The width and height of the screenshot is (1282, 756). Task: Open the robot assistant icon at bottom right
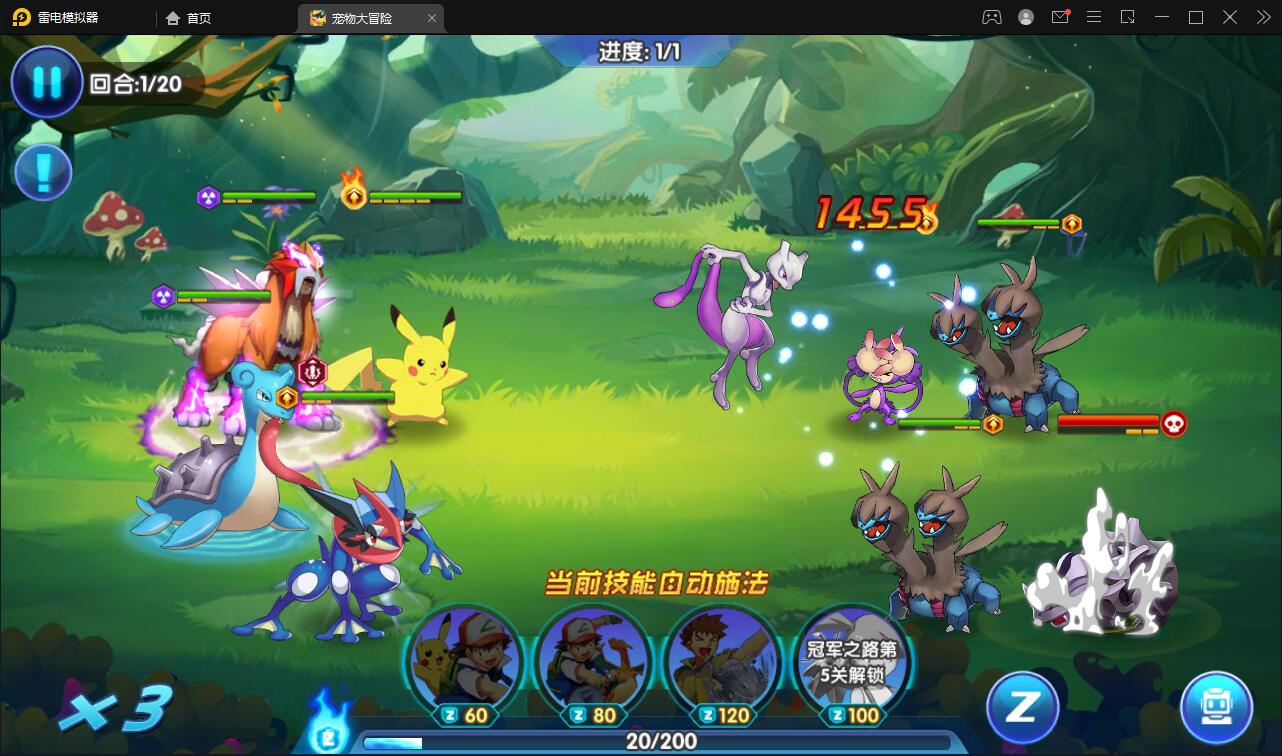1216,708
